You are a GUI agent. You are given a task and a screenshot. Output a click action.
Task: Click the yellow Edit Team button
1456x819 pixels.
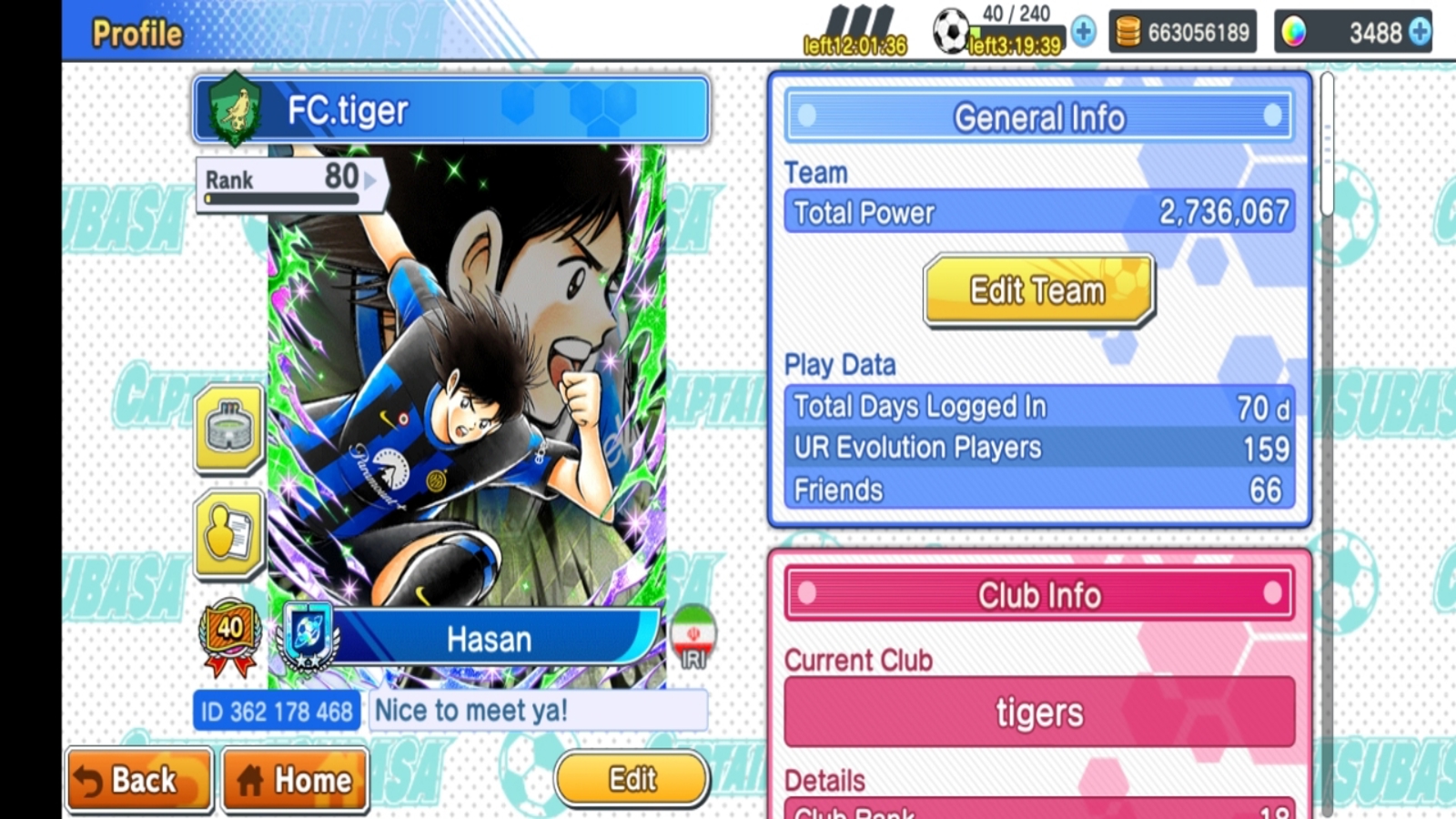coord(1038,290)
